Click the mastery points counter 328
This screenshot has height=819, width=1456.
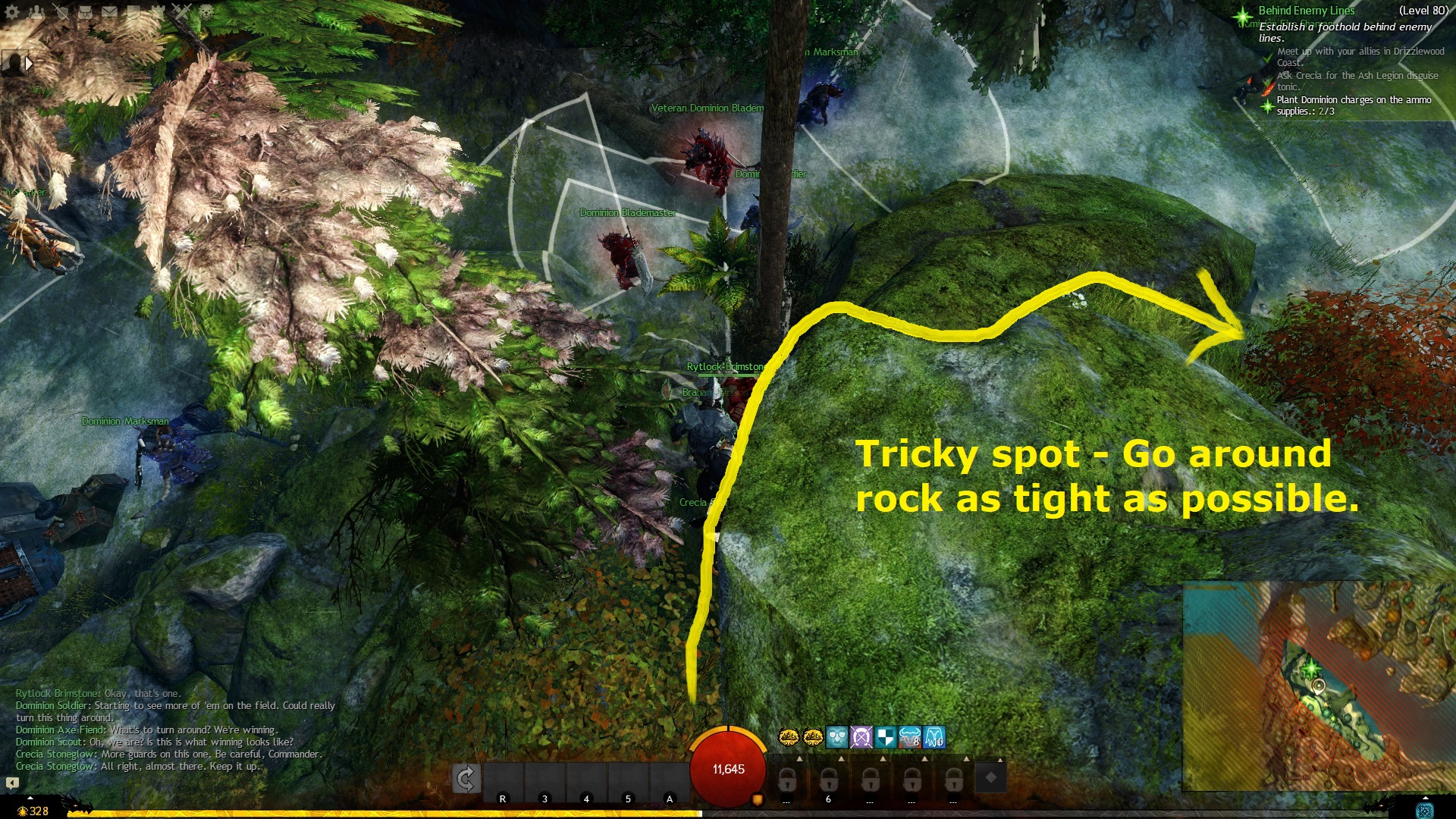click(33, 811)
